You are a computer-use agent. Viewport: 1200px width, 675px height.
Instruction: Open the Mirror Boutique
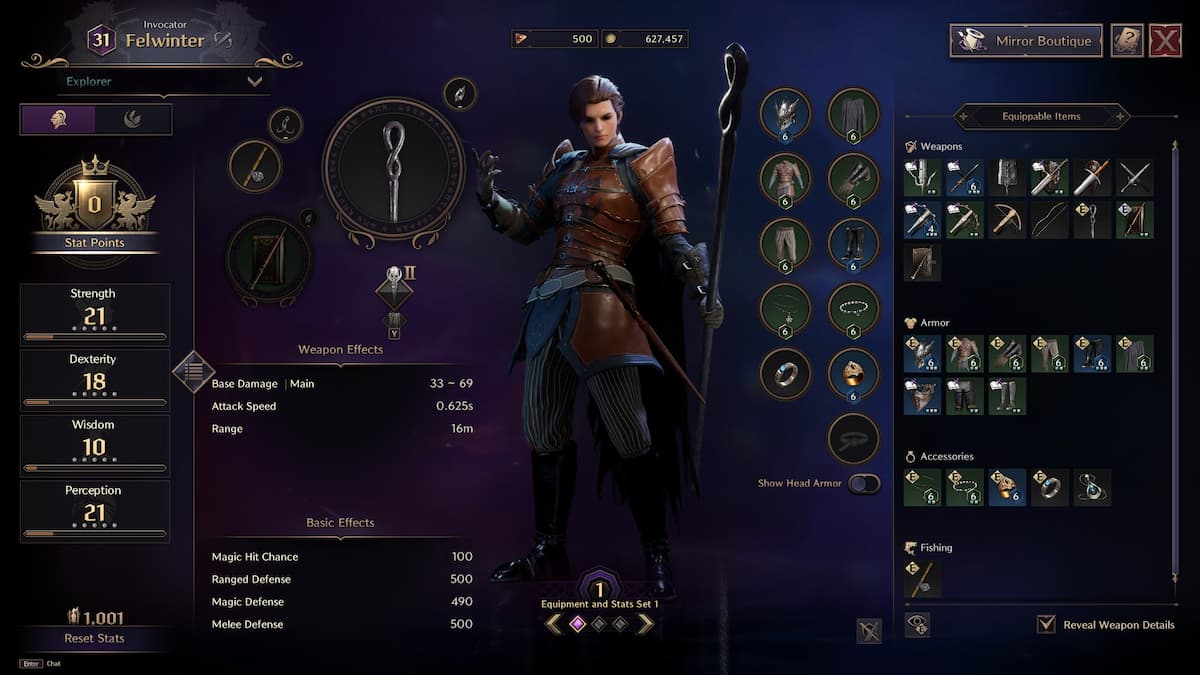point(1025,41)
